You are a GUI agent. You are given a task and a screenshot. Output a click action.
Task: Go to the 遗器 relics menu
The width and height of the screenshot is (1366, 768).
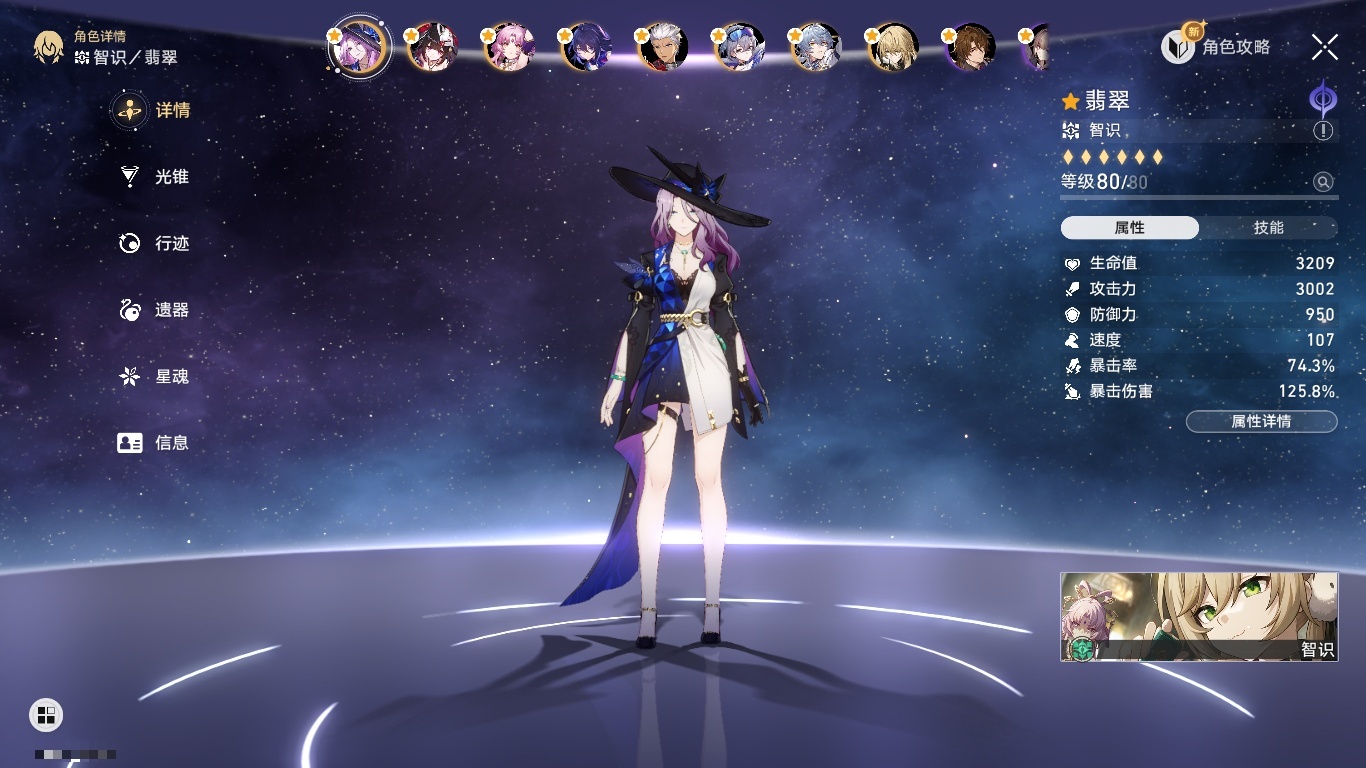[155, 310]
